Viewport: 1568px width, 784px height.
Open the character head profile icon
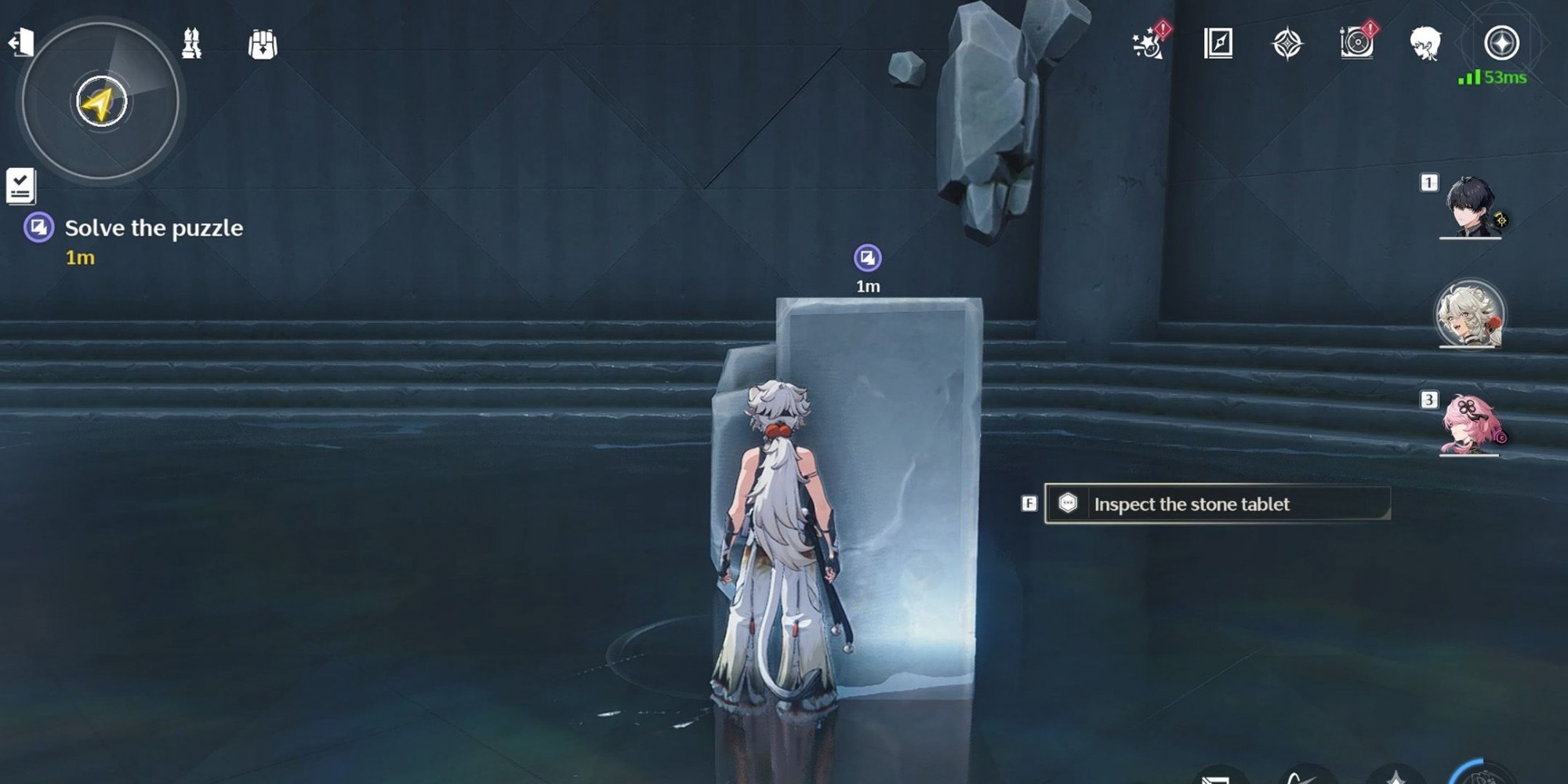tap(1425, 43)
